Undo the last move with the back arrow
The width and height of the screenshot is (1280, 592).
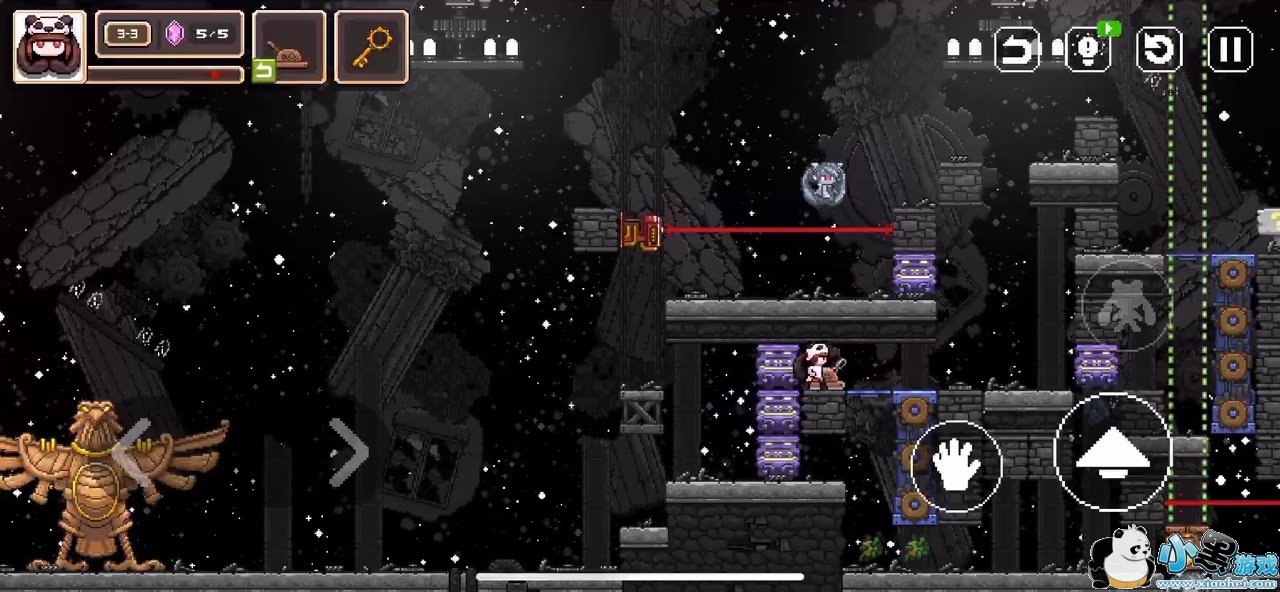(x=1016, y=49)
